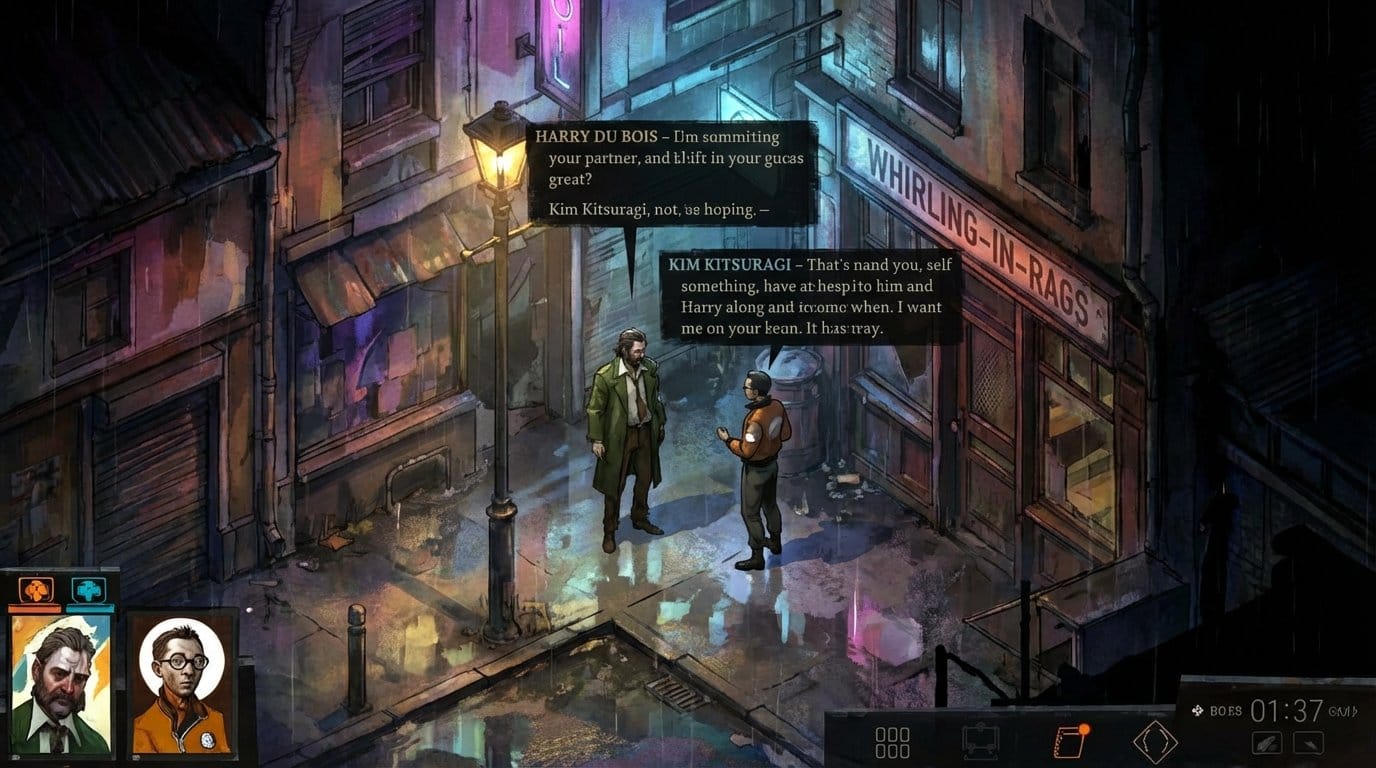The height and width of the screenshot is (768, 1376).
Task: Click the orange health meter bar
Action: [x=34, y=608]
